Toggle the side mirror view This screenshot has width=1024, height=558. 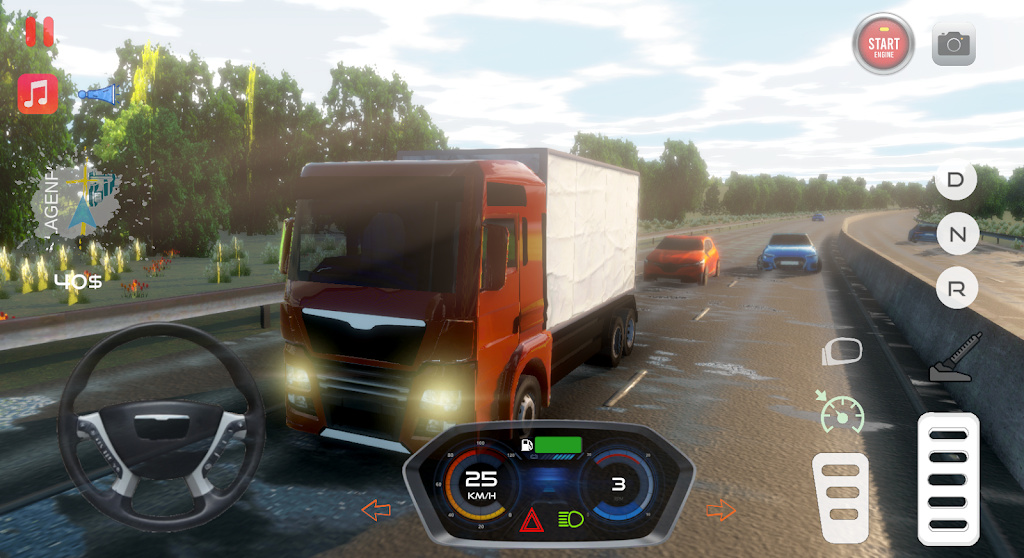[842, 351]
